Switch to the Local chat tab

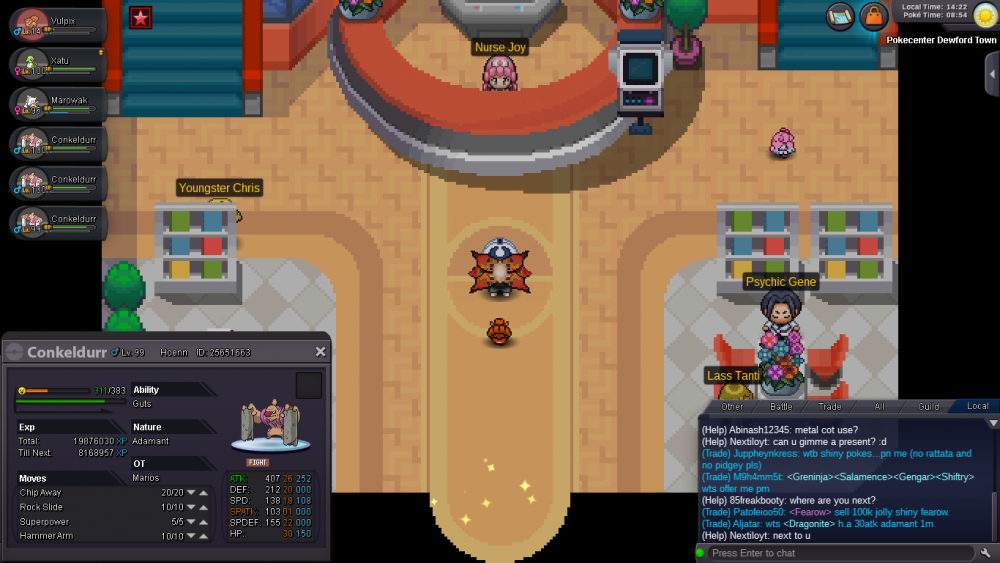pyautogui.click(x=977, y=406)
